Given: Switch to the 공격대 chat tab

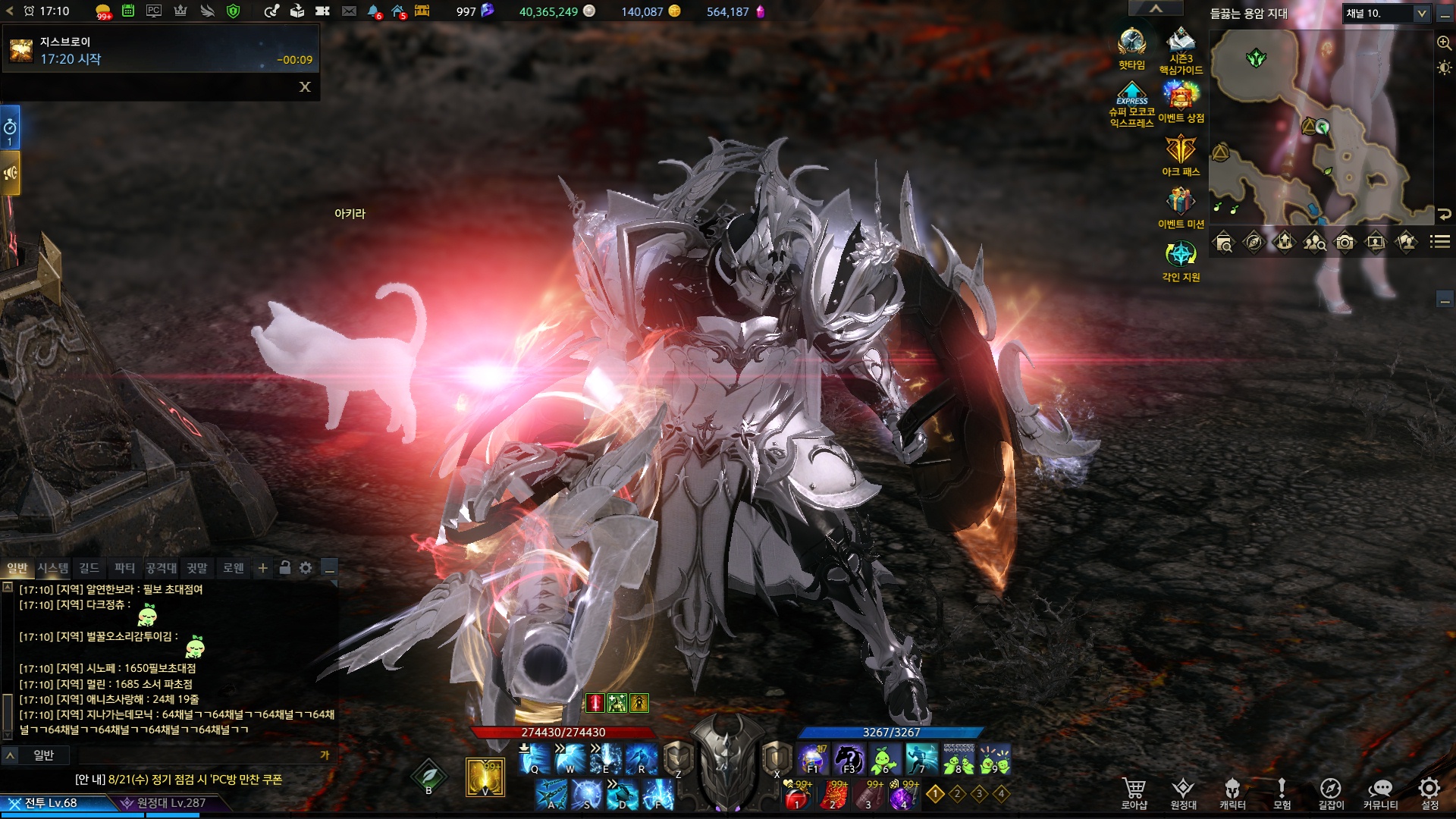Looking at the screenshot, I should point(161,568).
